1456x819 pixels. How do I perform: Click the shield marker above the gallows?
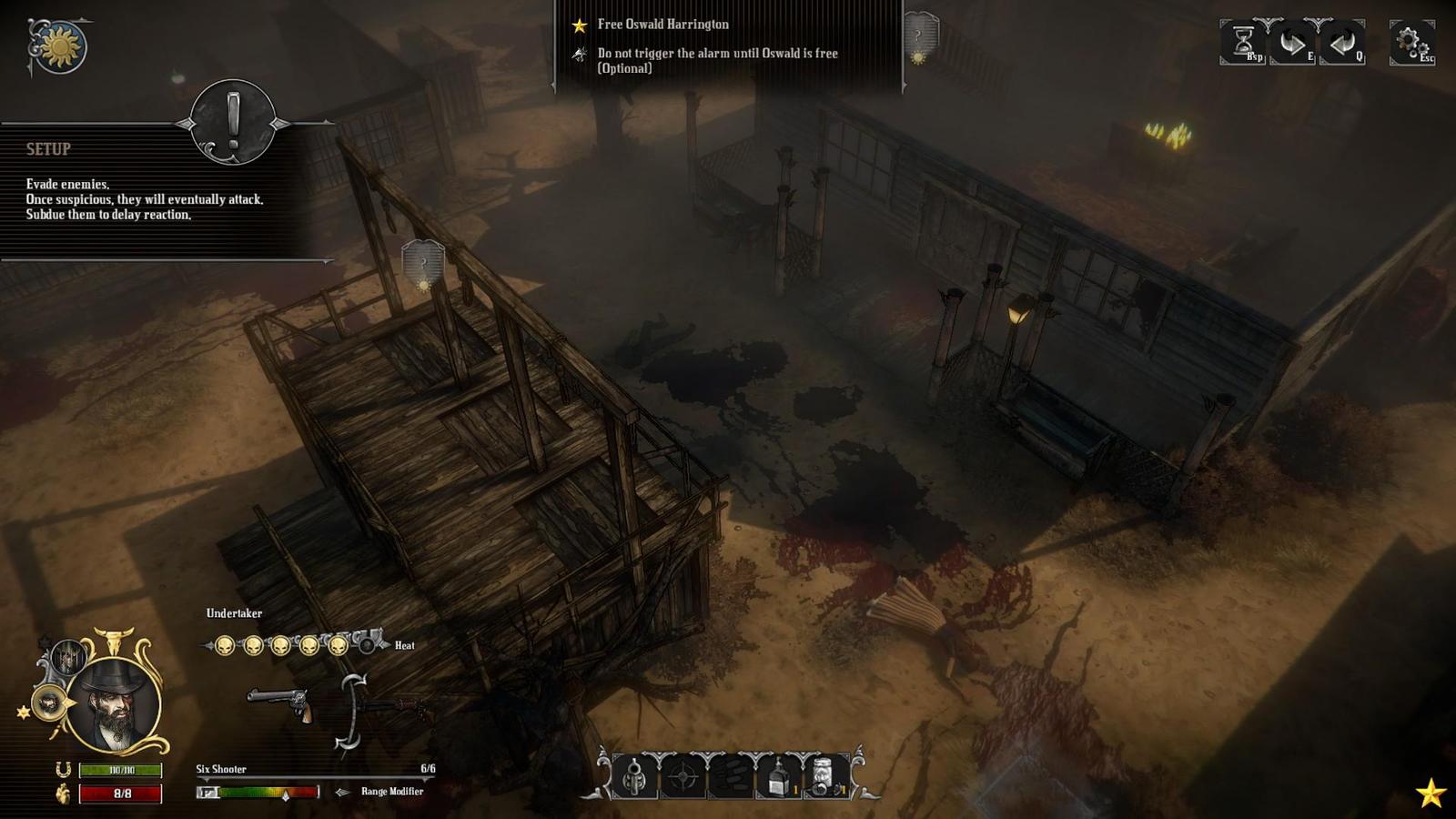click(423, 261)
